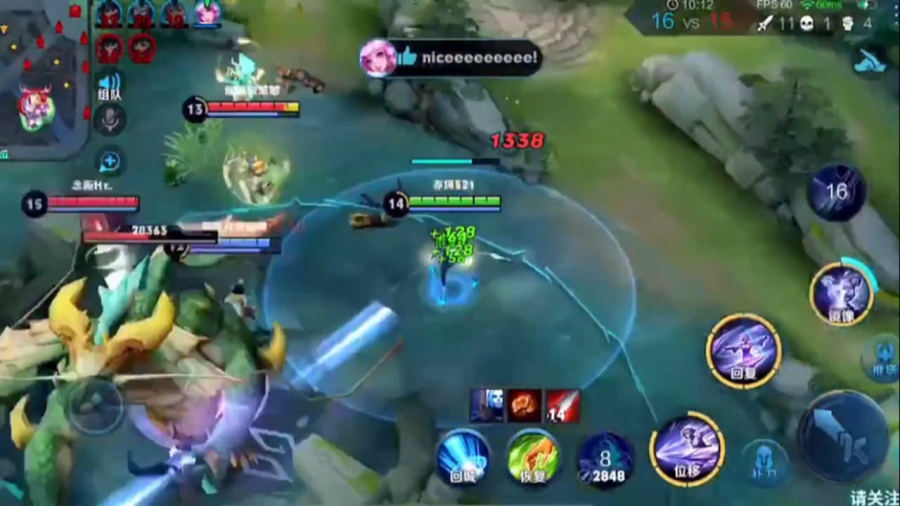
Task: Cast the 镜像 mirror skill
Action: click(x=840, y=293)
